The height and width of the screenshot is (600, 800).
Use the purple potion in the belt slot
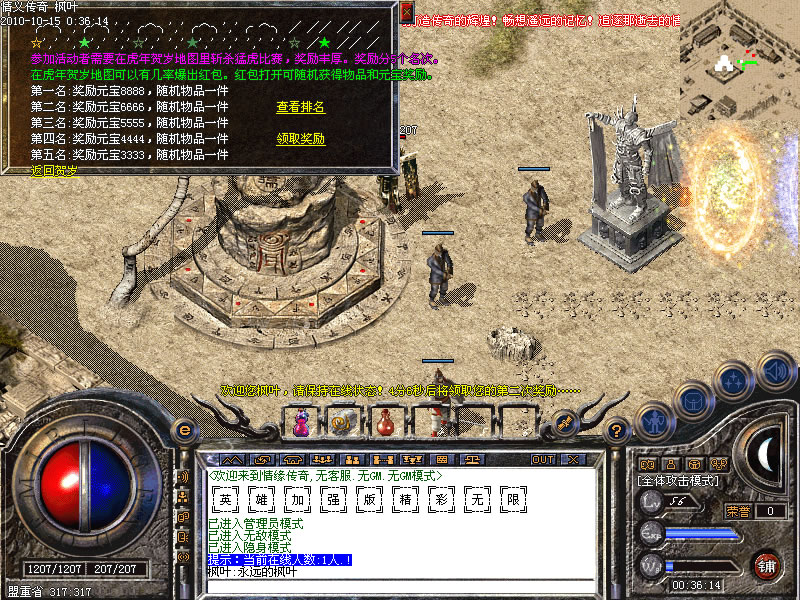click(300, 424)
